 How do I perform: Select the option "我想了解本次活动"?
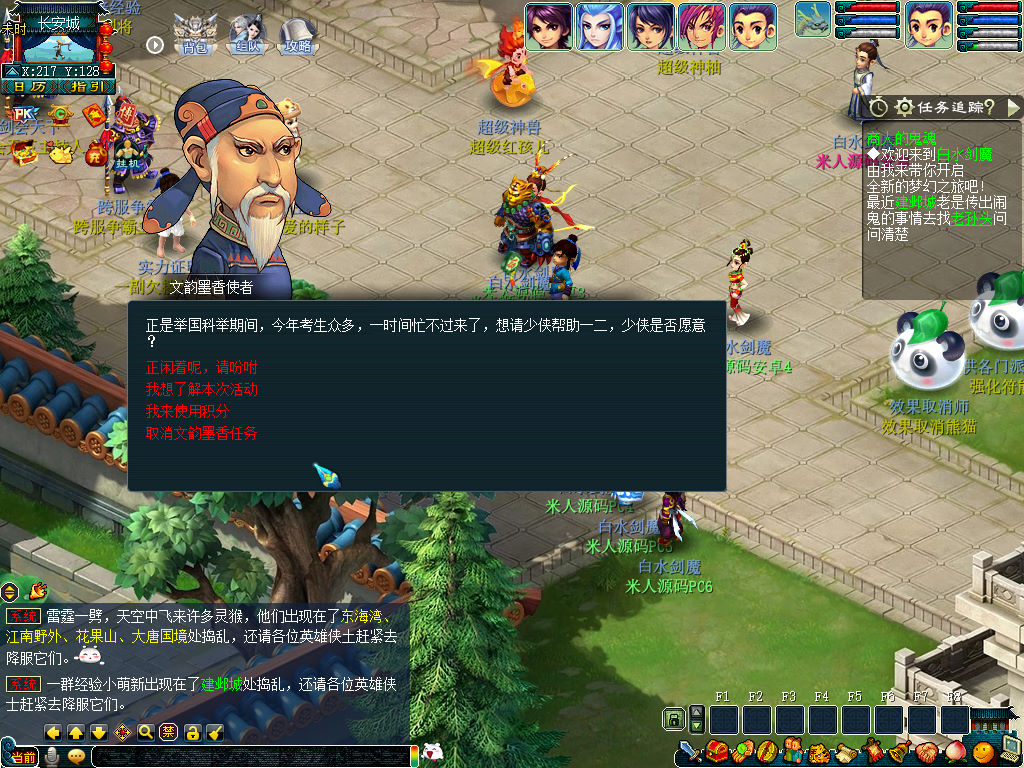click(x=201, y=389)
